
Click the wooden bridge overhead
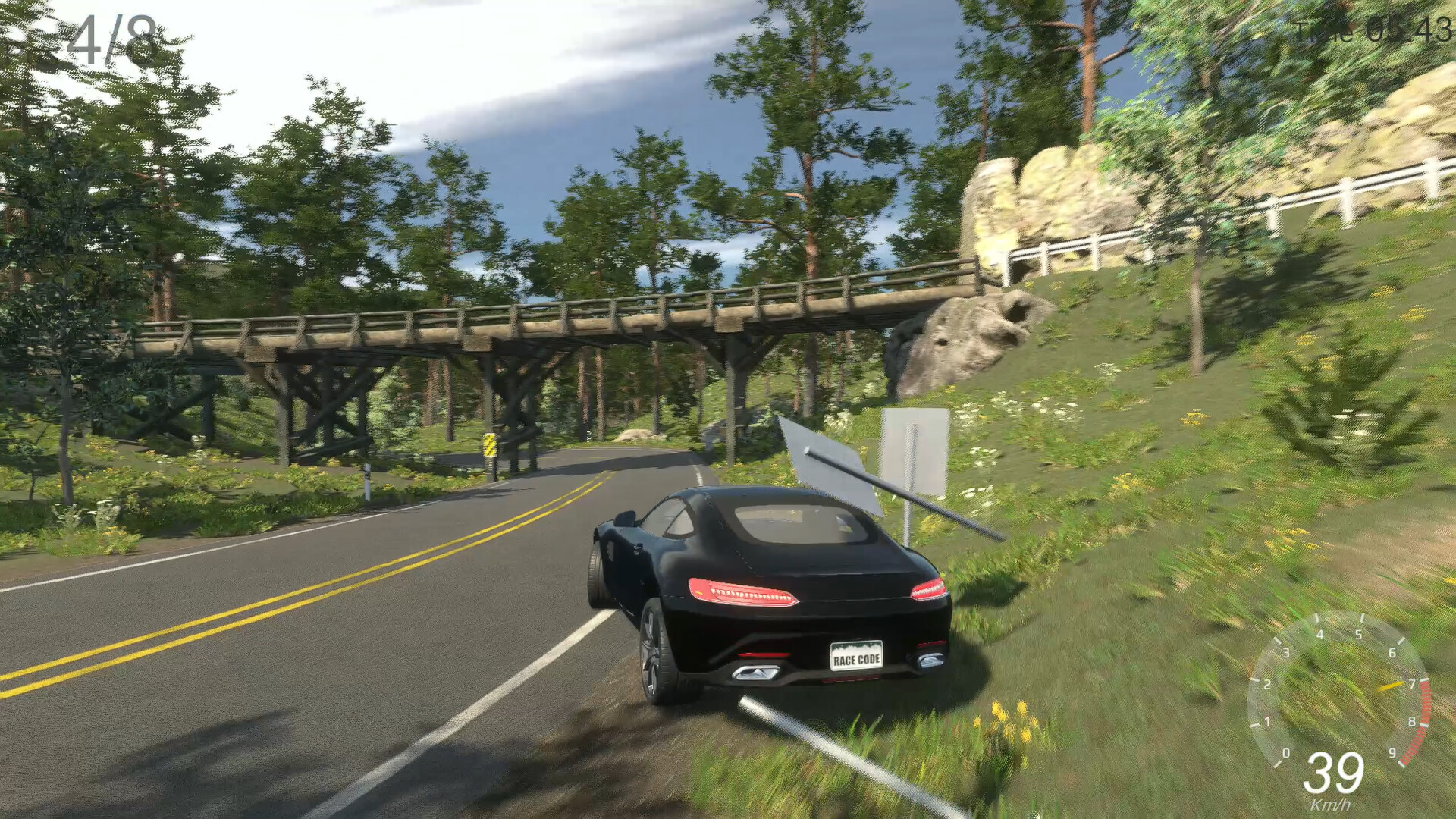[569, 318]
